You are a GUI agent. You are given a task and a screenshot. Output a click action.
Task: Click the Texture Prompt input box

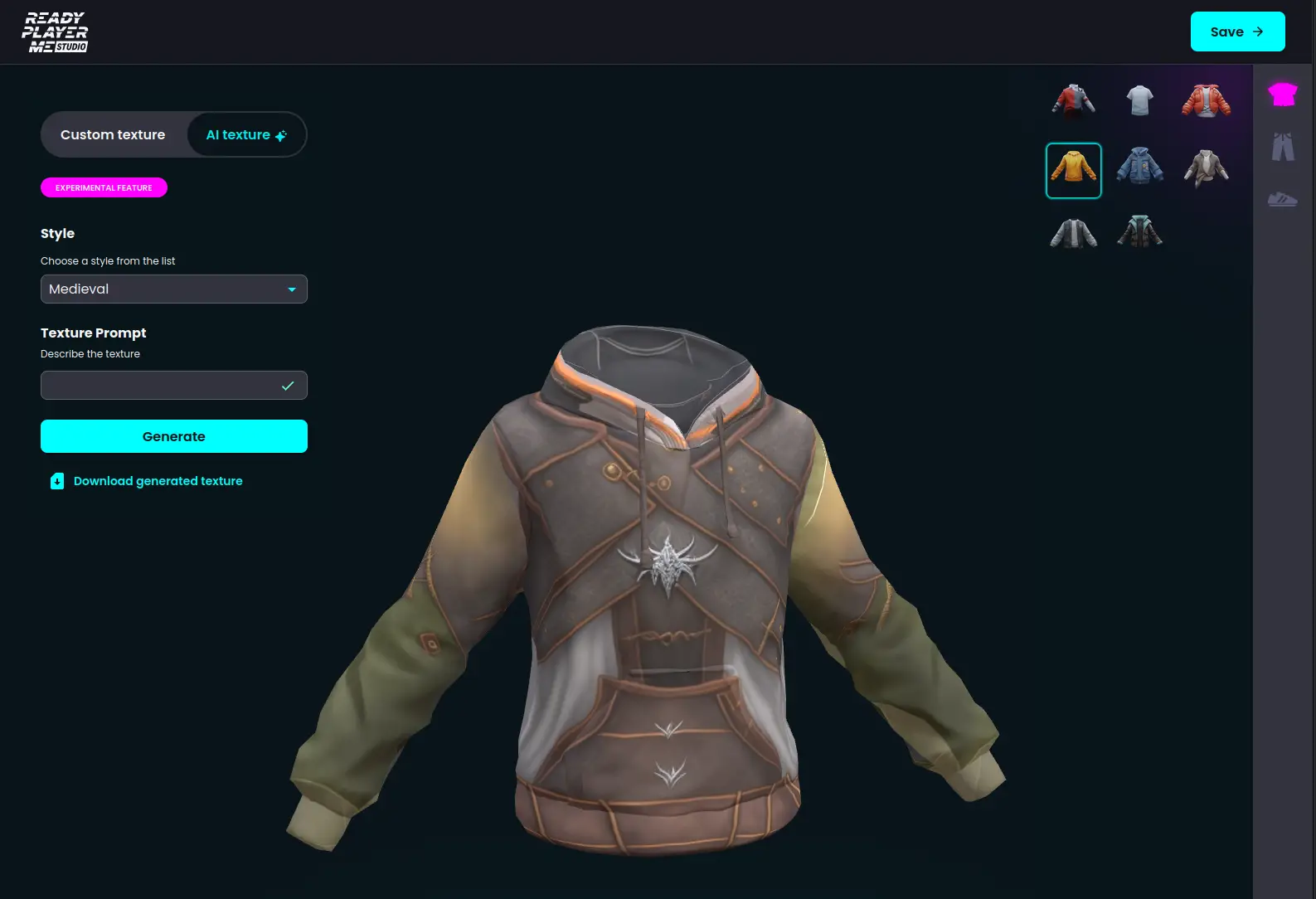(x=166, y=385)
